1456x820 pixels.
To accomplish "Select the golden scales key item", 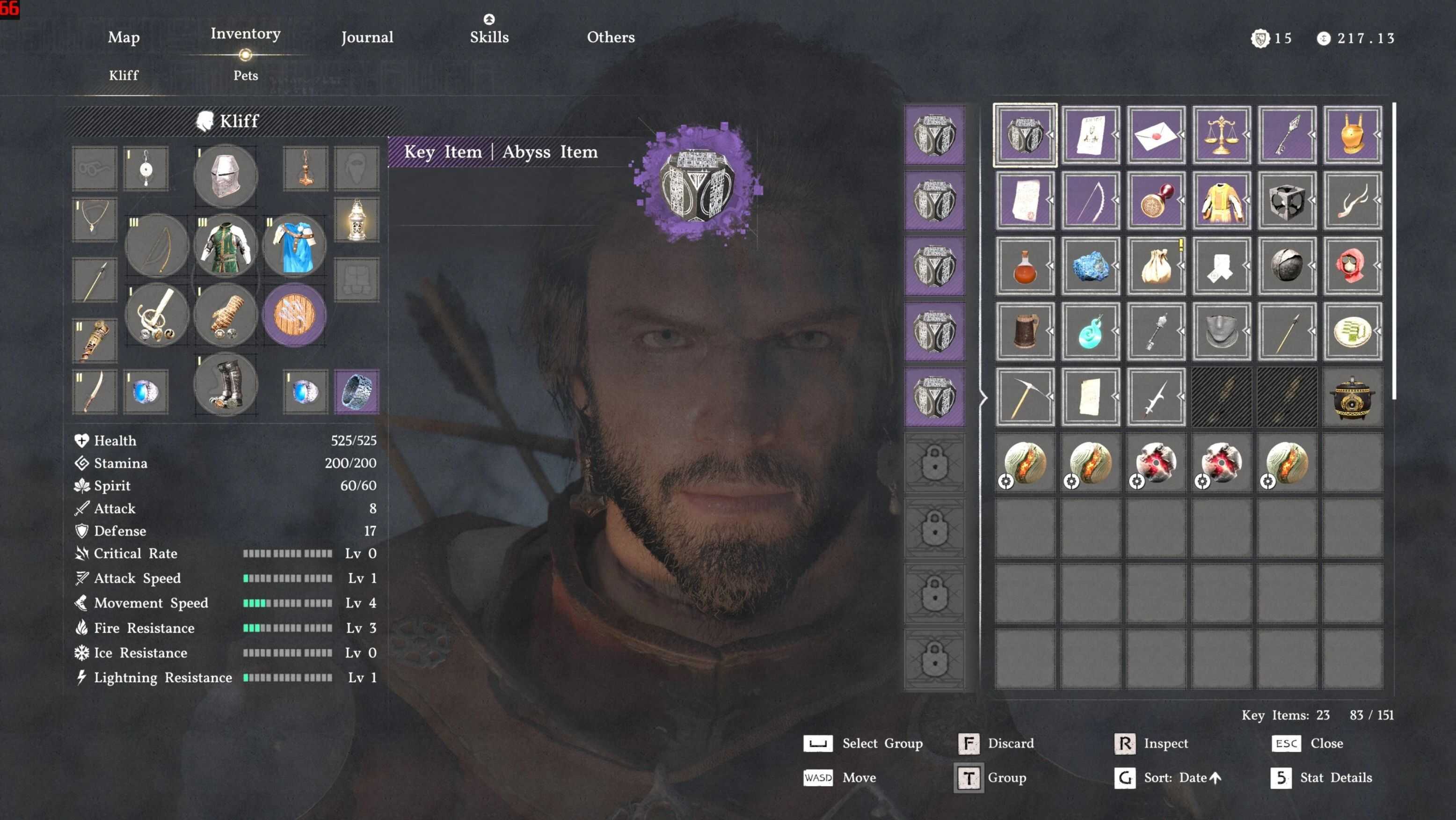I will (x=1222, y=136).
